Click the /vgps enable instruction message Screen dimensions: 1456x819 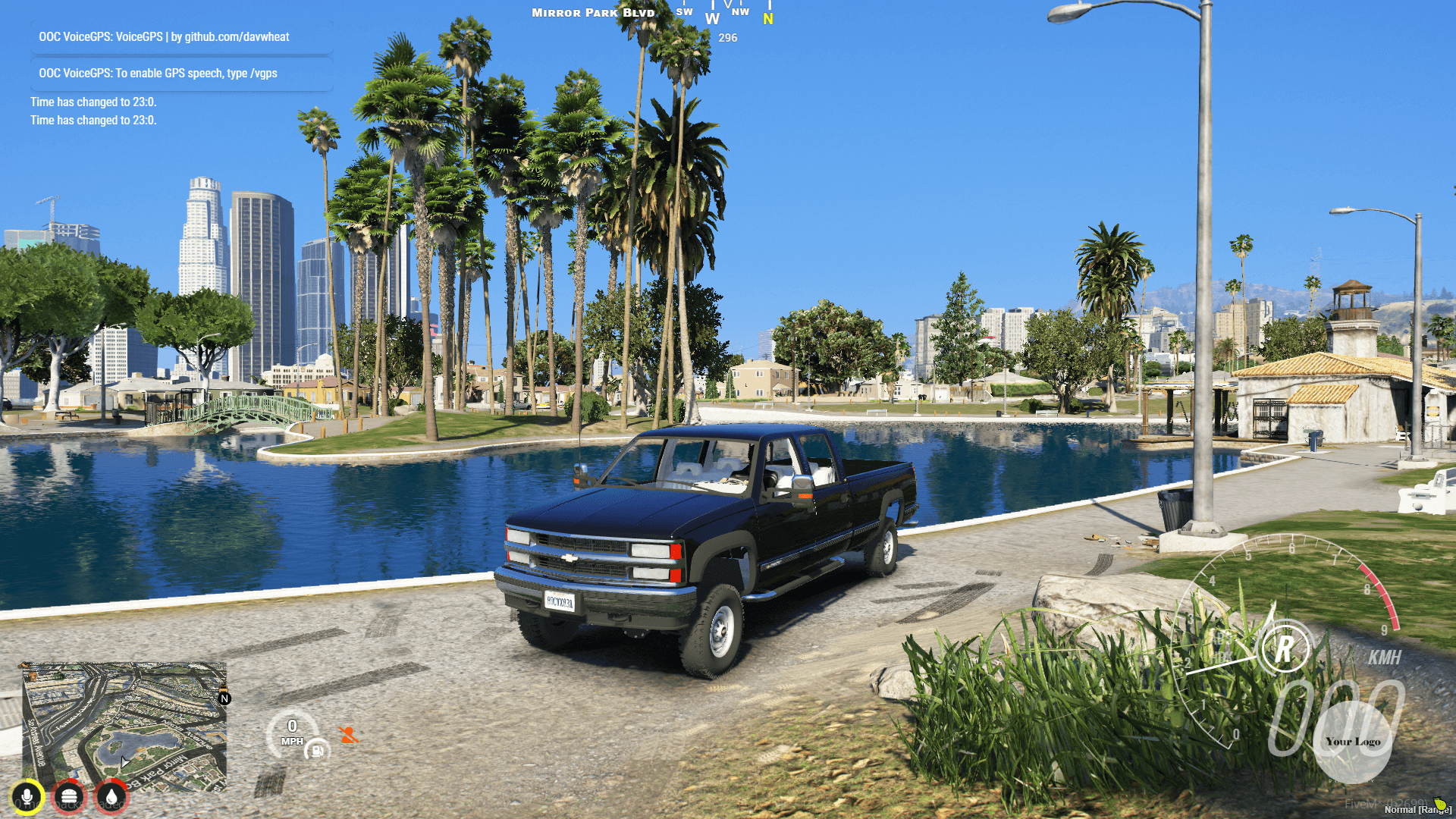click(x=158, y=74)
